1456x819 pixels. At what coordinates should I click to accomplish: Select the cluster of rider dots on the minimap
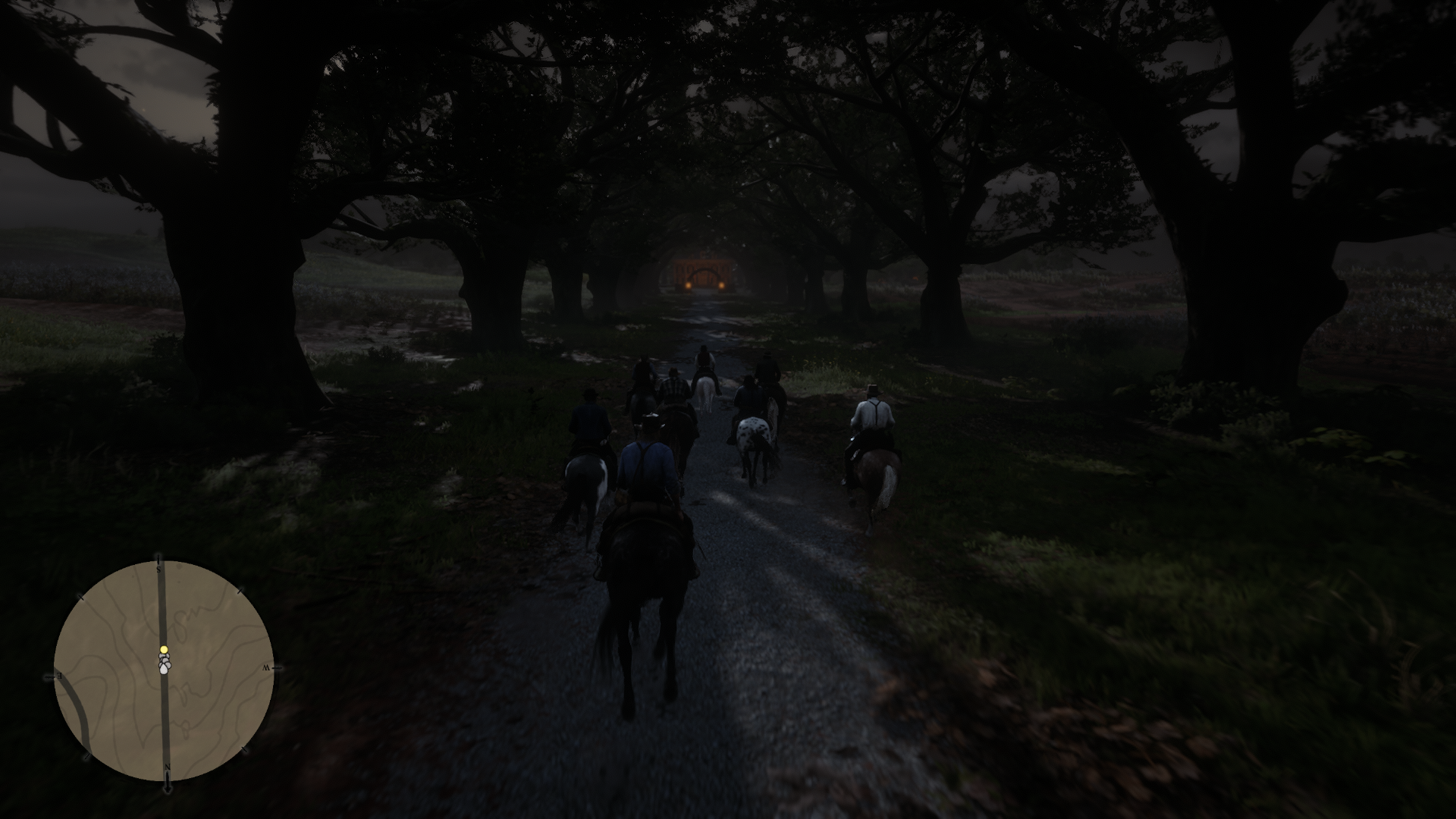pyautogui.click(x=165, y=661)
